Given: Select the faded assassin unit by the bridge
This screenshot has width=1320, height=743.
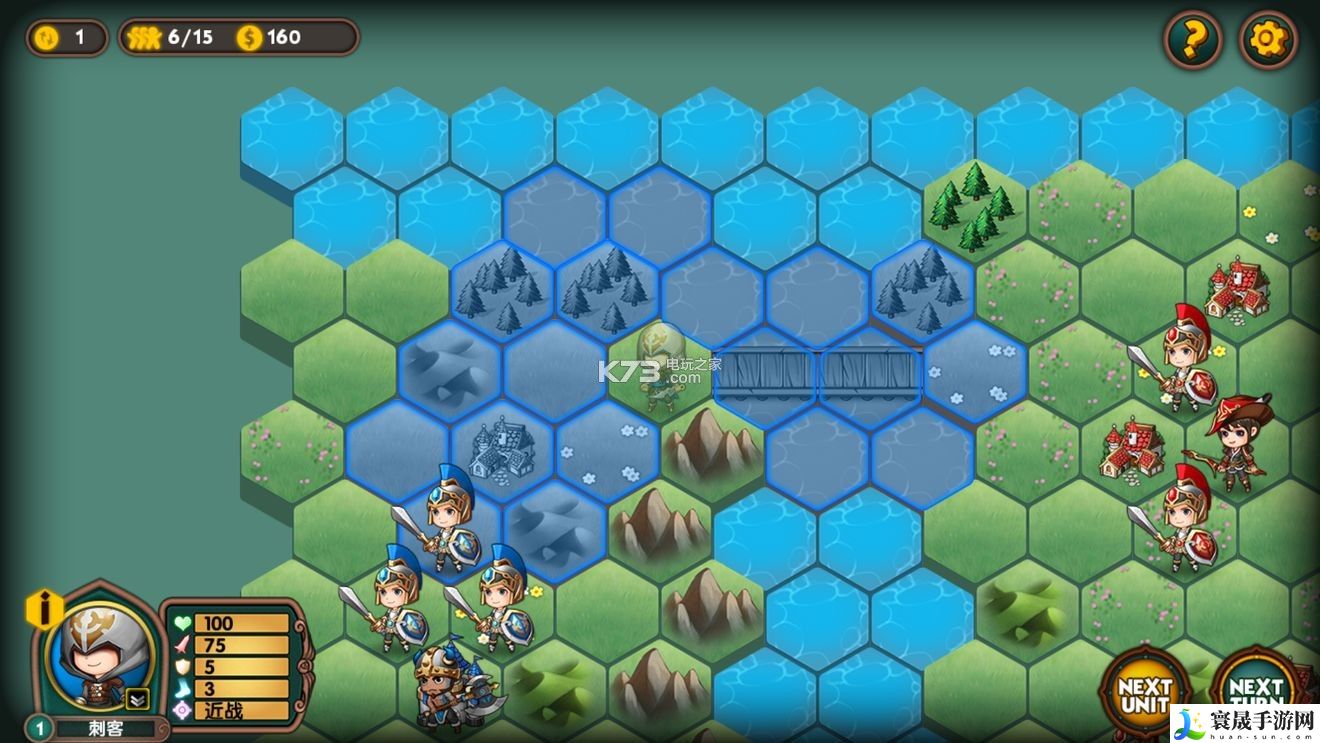Looking at the screenshot, I should 660,365.
